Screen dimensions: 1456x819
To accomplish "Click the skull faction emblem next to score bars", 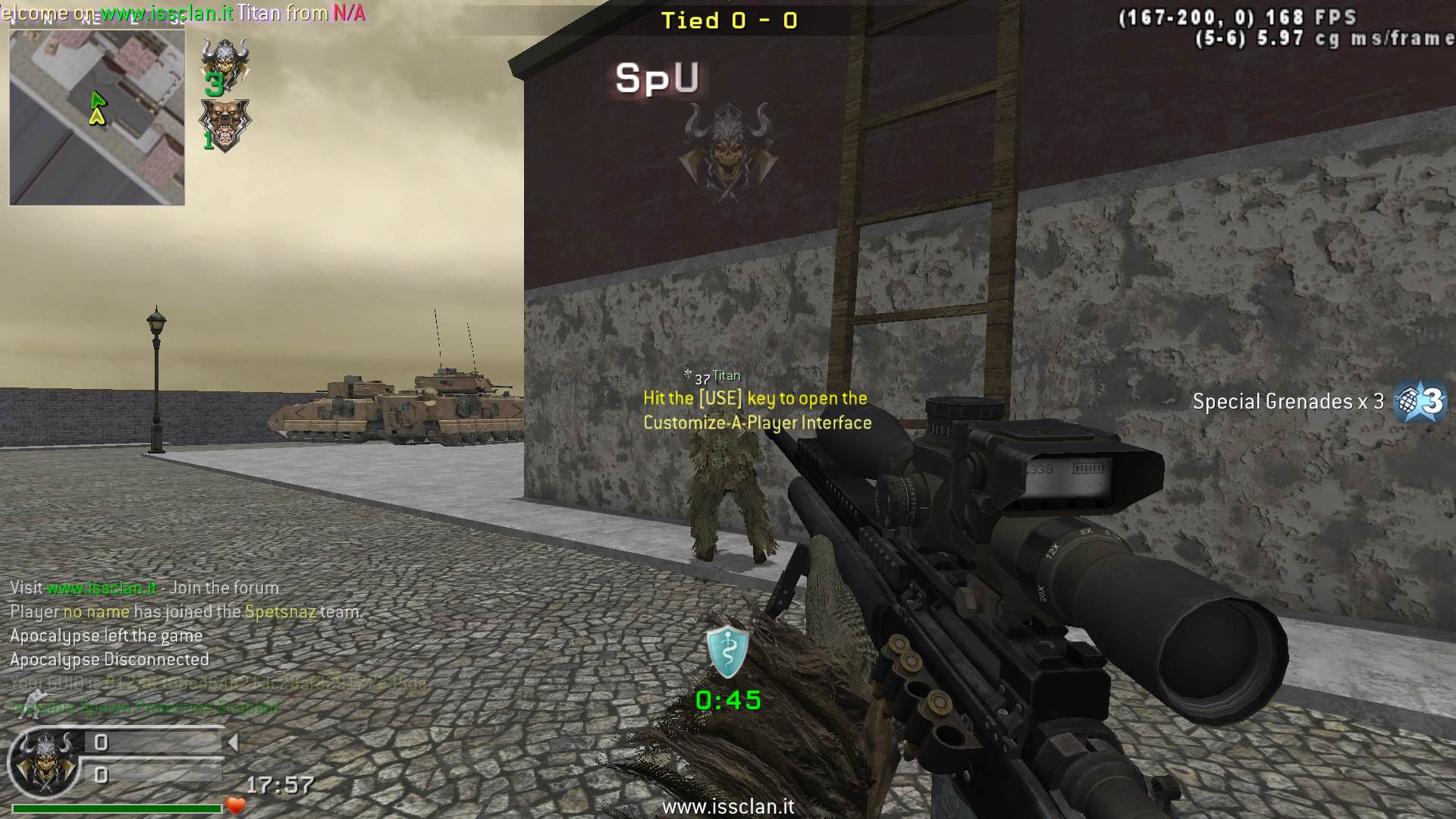I will [44, 761].
